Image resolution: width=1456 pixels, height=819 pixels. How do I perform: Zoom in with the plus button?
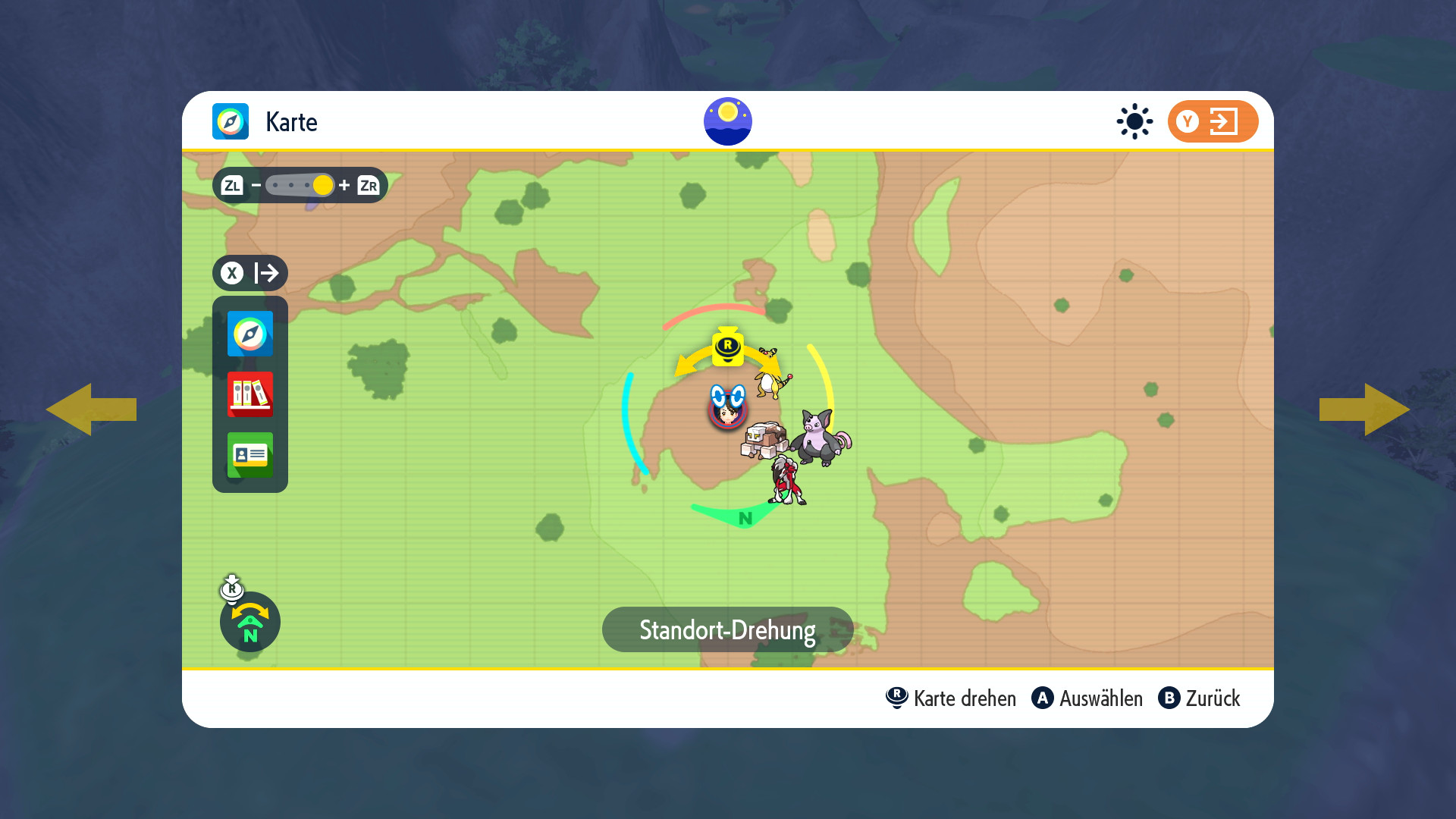coord(344,185)
